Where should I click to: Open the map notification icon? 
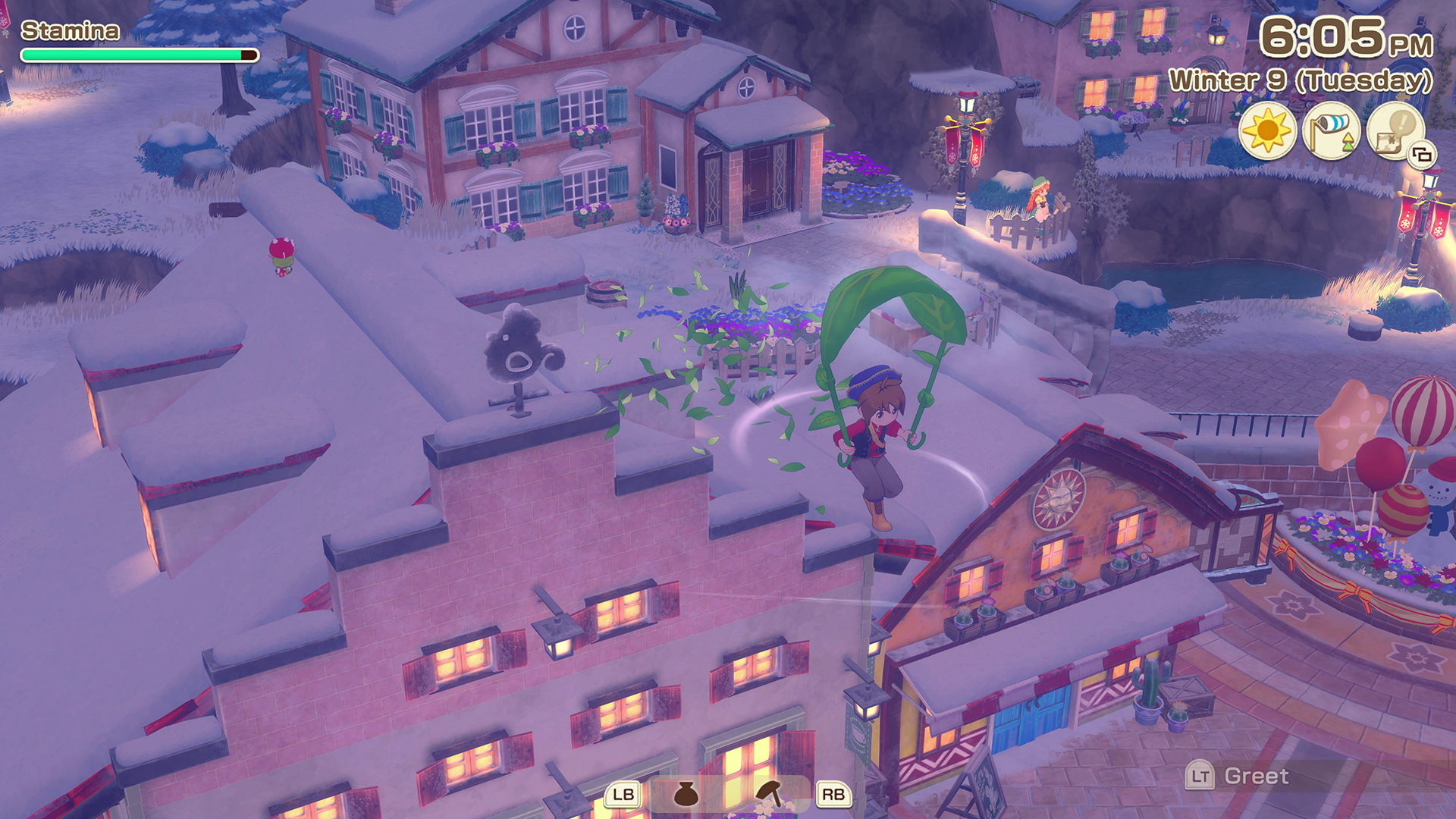[x=1395, y=130]
